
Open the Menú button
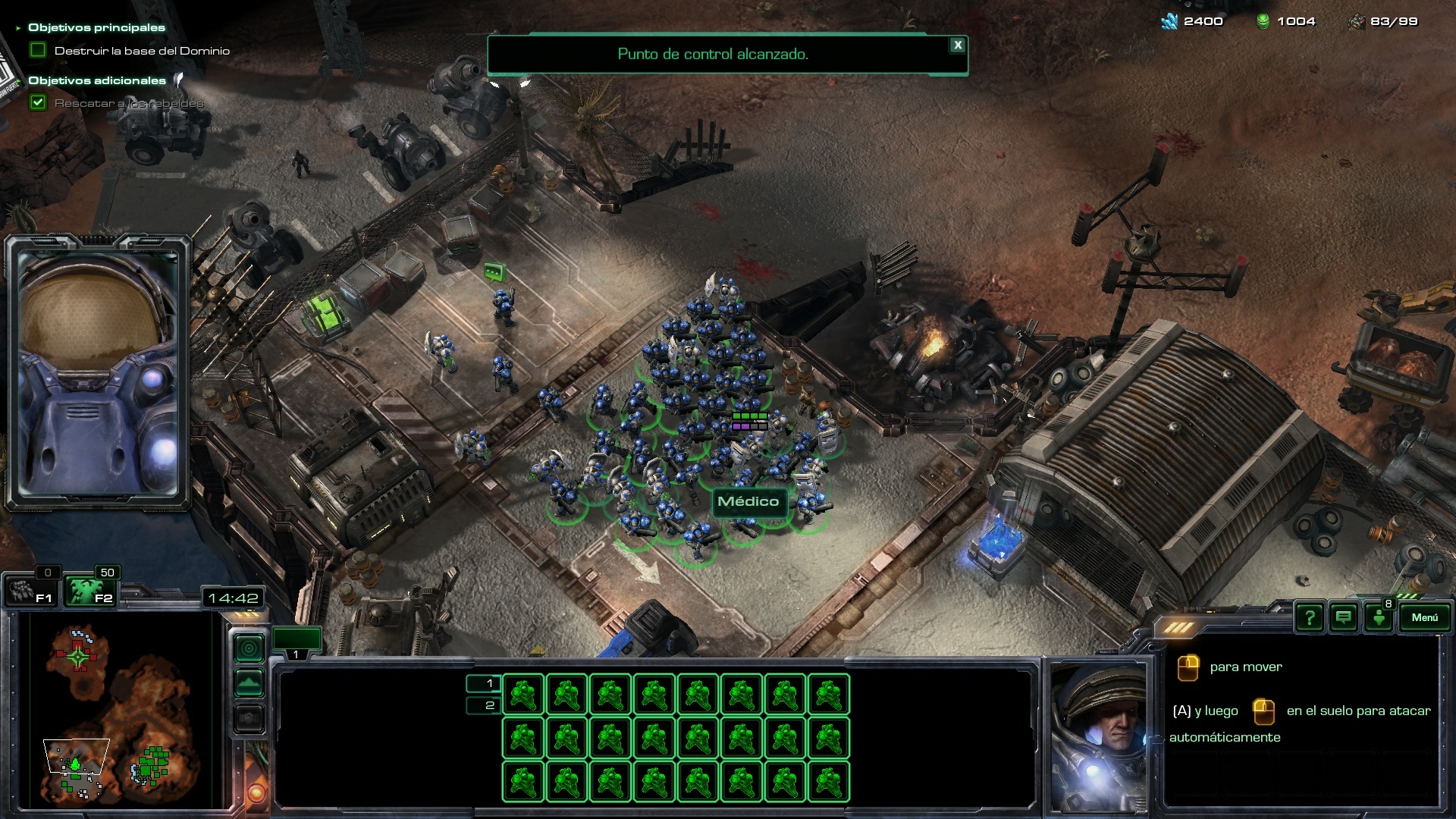point(1424,617)
